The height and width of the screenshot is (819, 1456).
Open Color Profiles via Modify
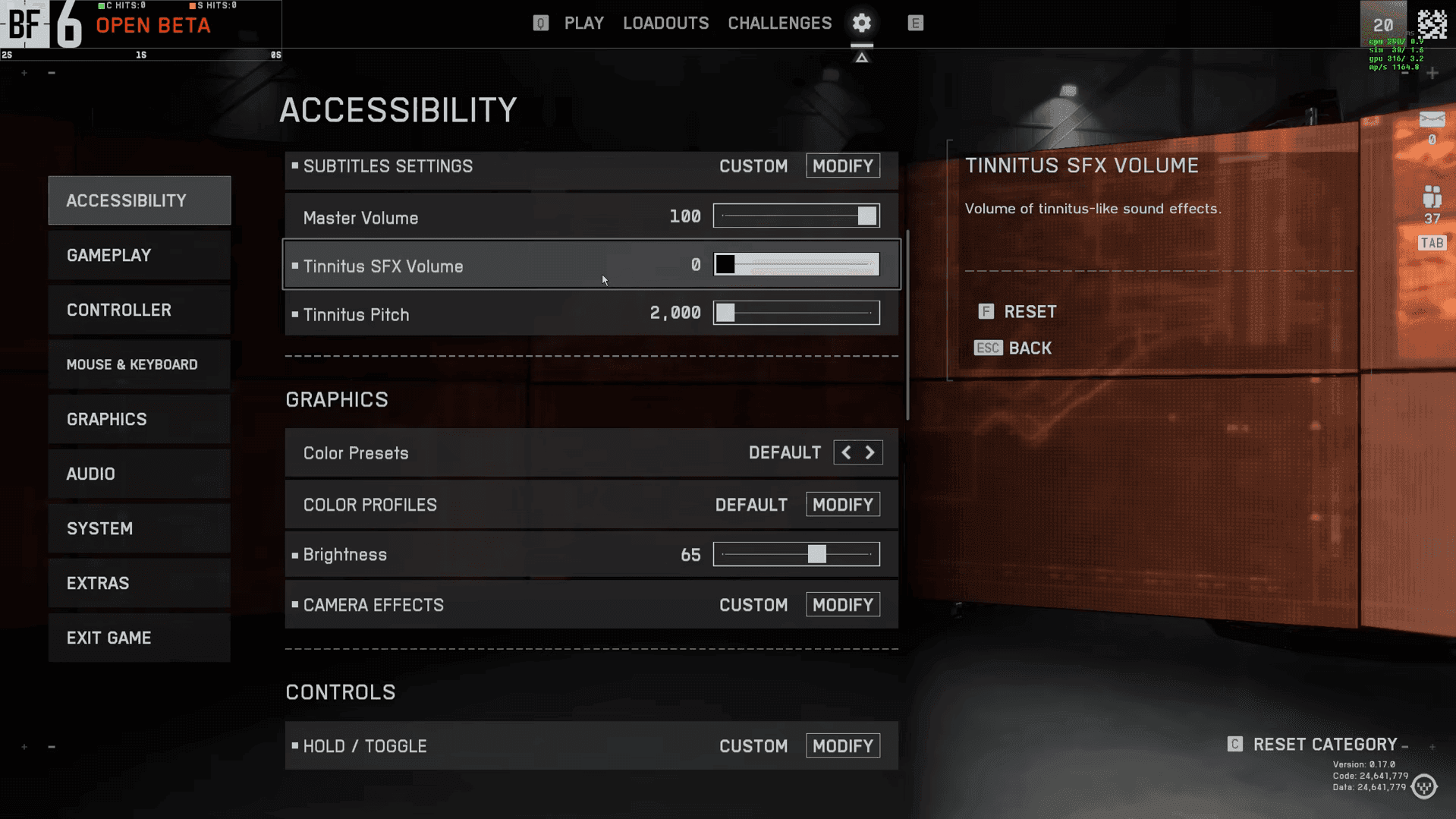pyautogui.click(x=842, y=504)
